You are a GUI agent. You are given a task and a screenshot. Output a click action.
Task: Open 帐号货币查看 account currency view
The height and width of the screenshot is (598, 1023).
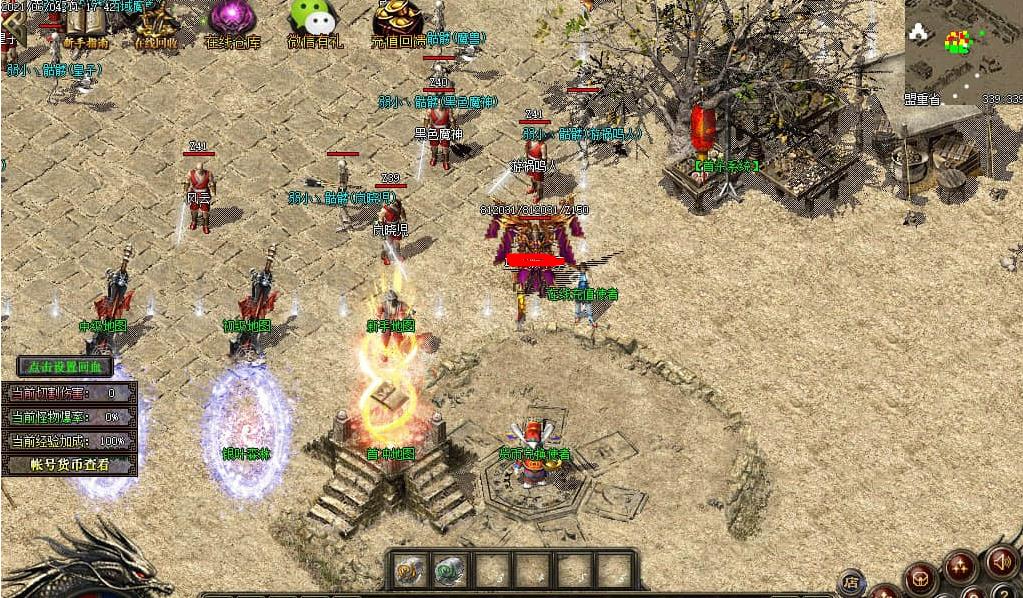click(69, 464)
